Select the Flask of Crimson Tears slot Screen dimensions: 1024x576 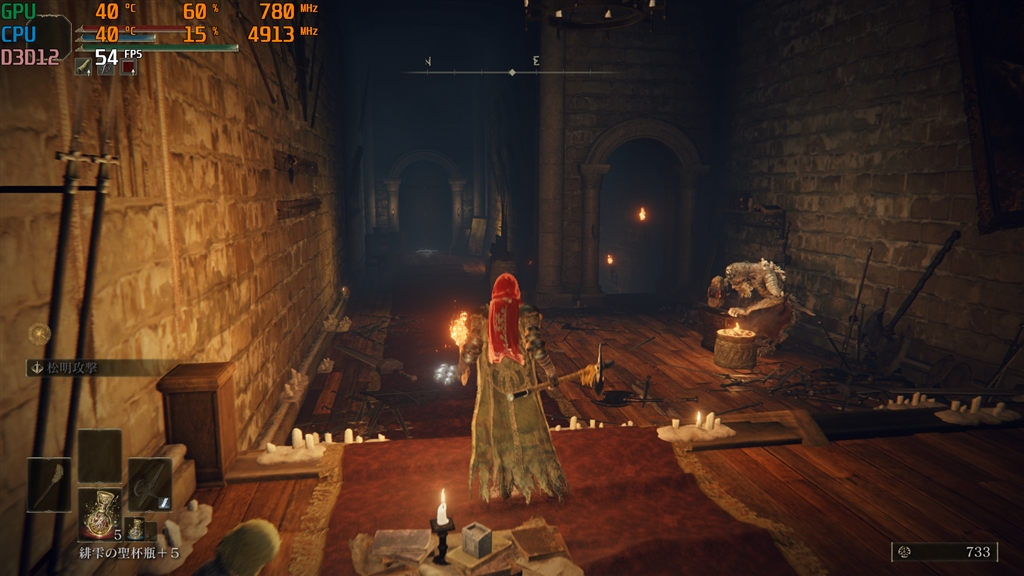click(100, 513)
